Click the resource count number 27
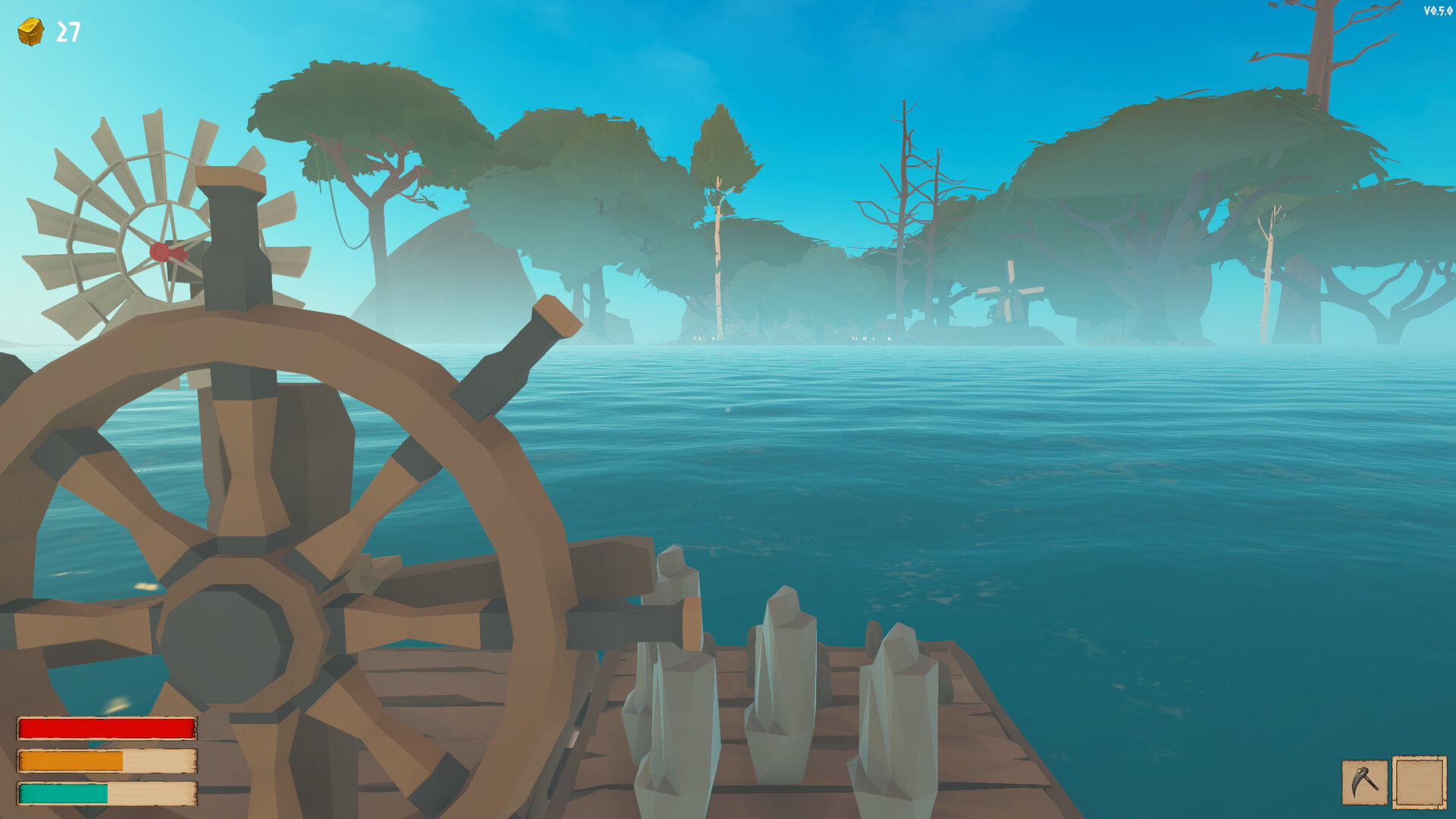 click(x=68, y=30)
